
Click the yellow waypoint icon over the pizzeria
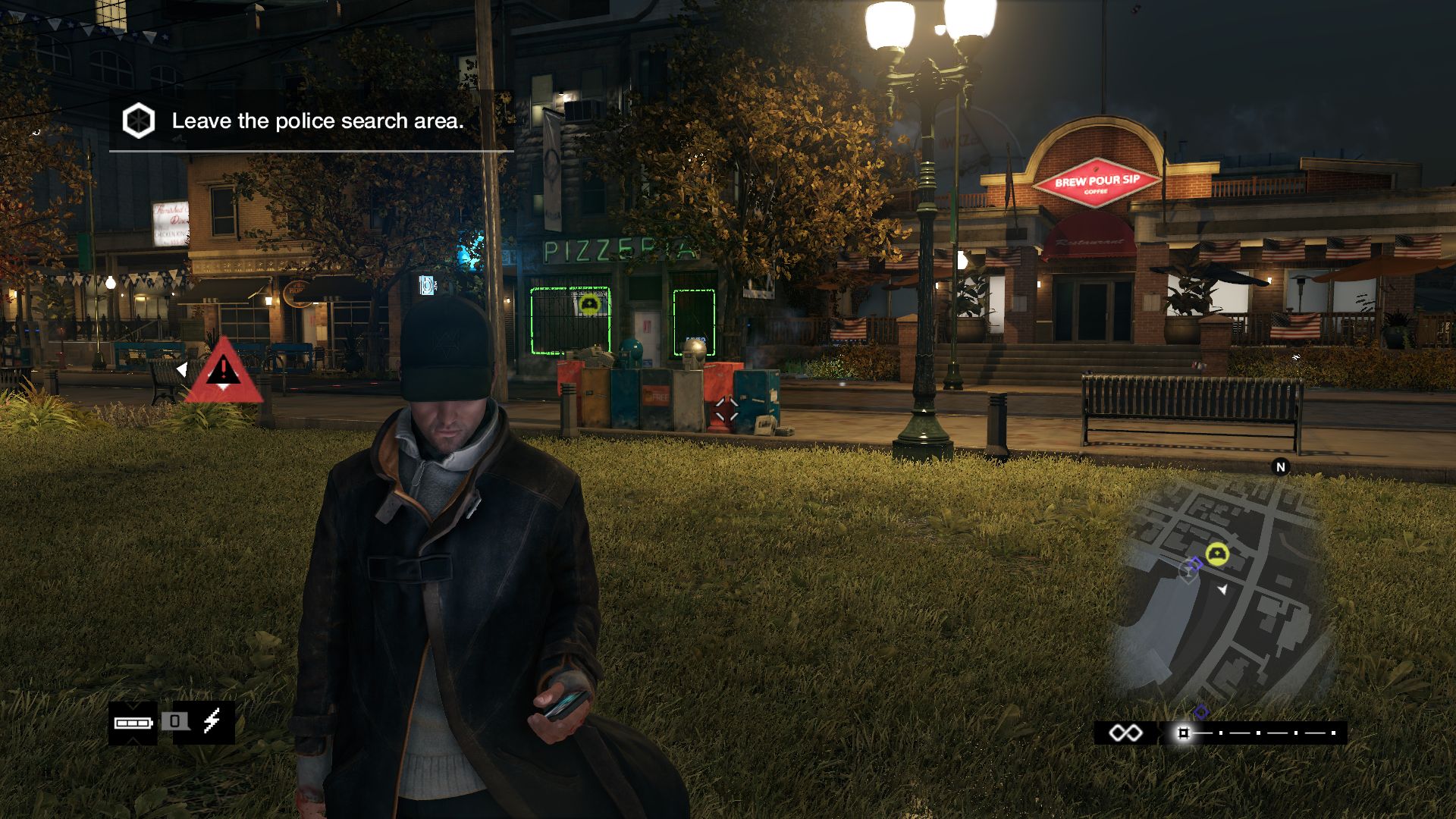tap(589, 304)
